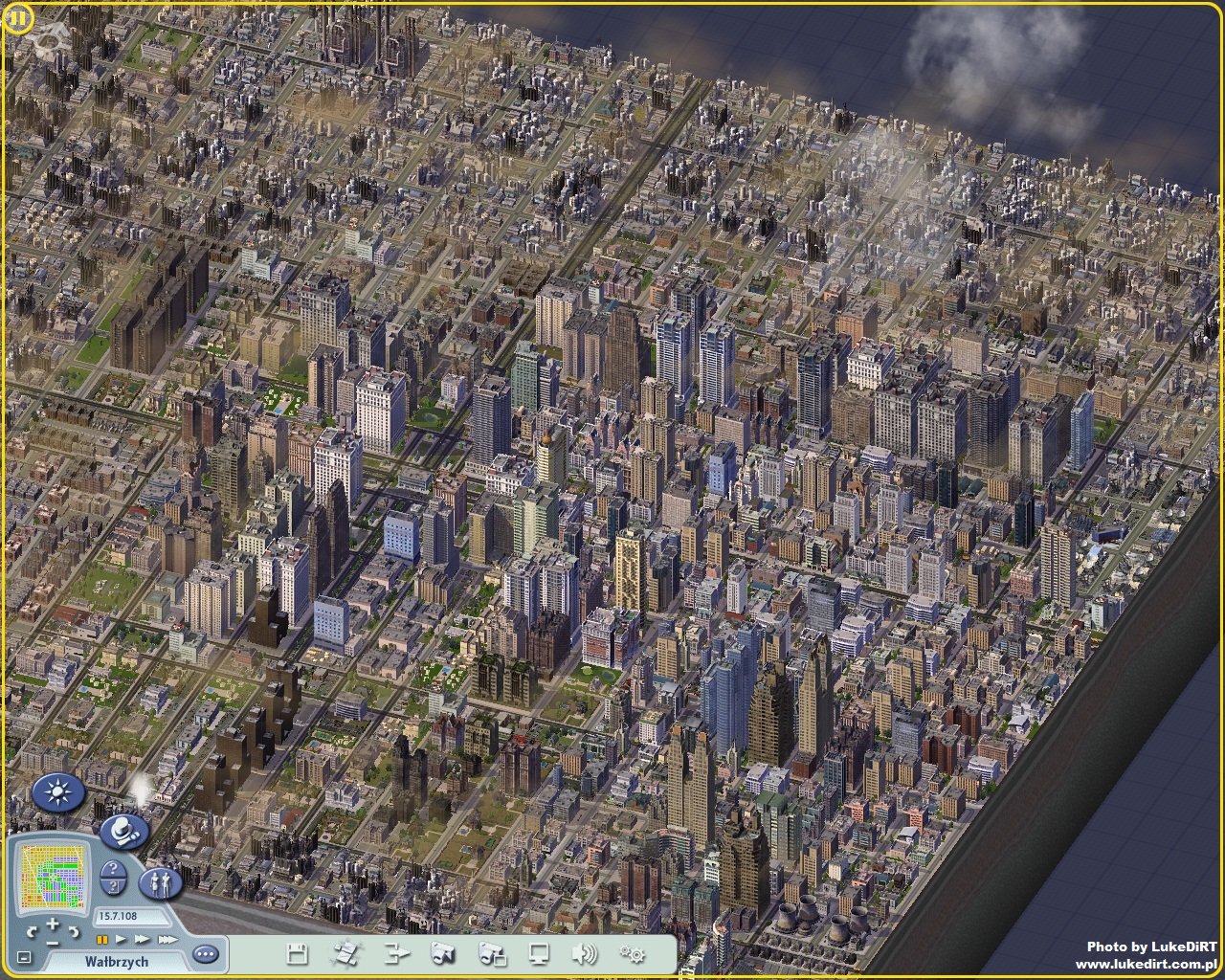1225x980 pixels.
Task: Save the city with the floppy disk icon
Action: 297,953
